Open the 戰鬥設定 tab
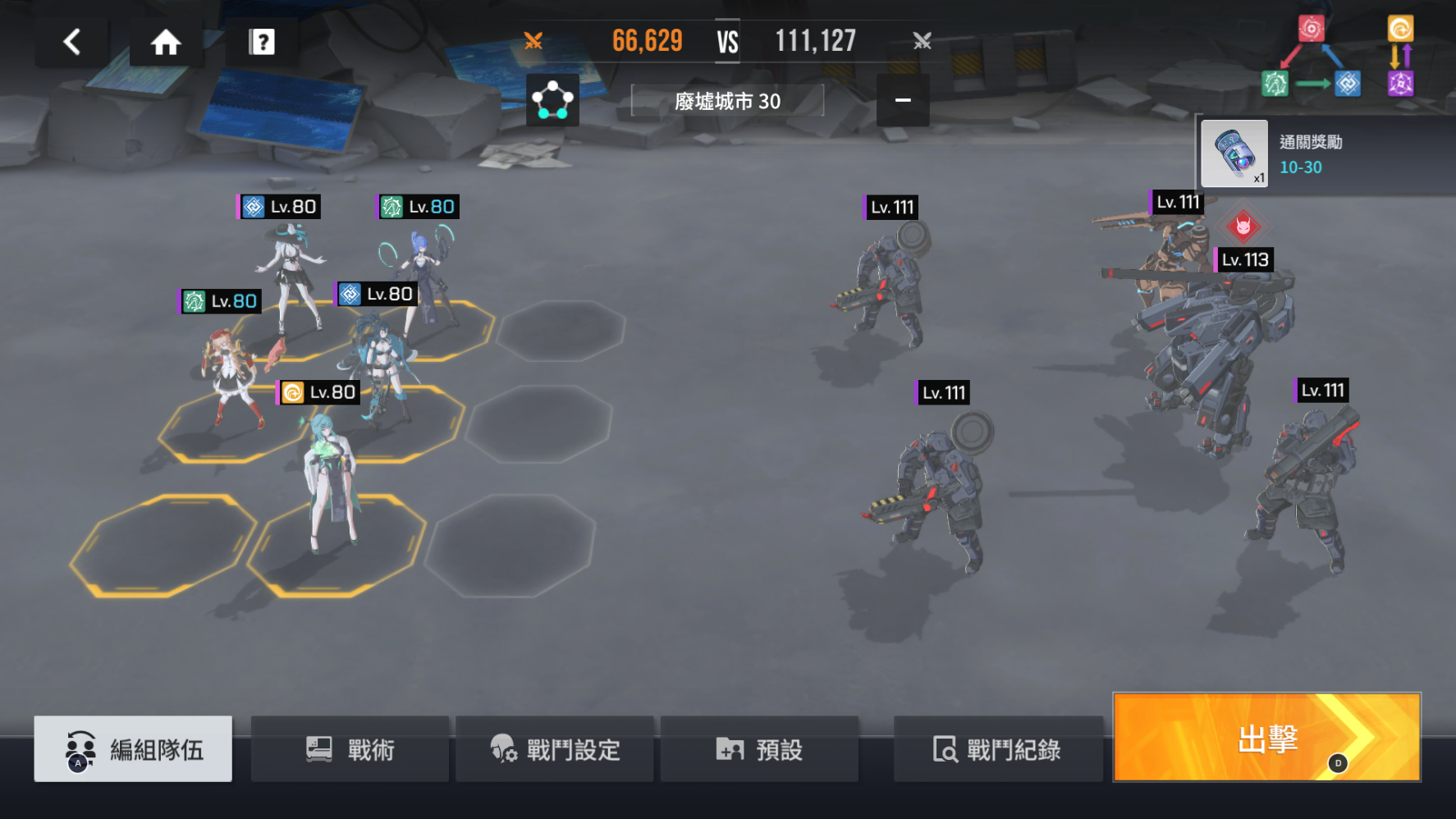The image size is (1456, 819). [x=556, y=748]
